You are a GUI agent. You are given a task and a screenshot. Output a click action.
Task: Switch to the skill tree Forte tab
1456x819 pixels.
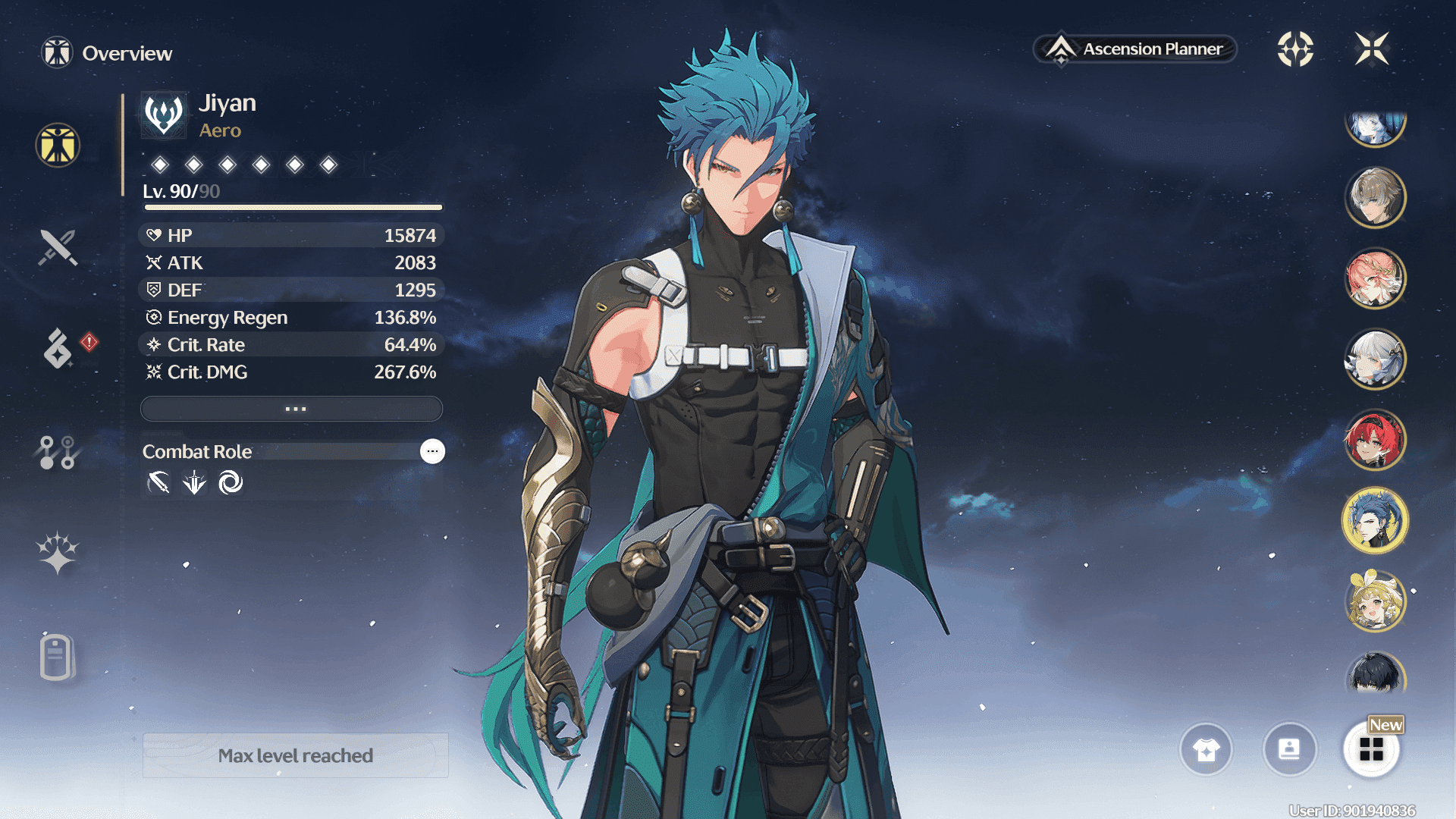point(58,452)
